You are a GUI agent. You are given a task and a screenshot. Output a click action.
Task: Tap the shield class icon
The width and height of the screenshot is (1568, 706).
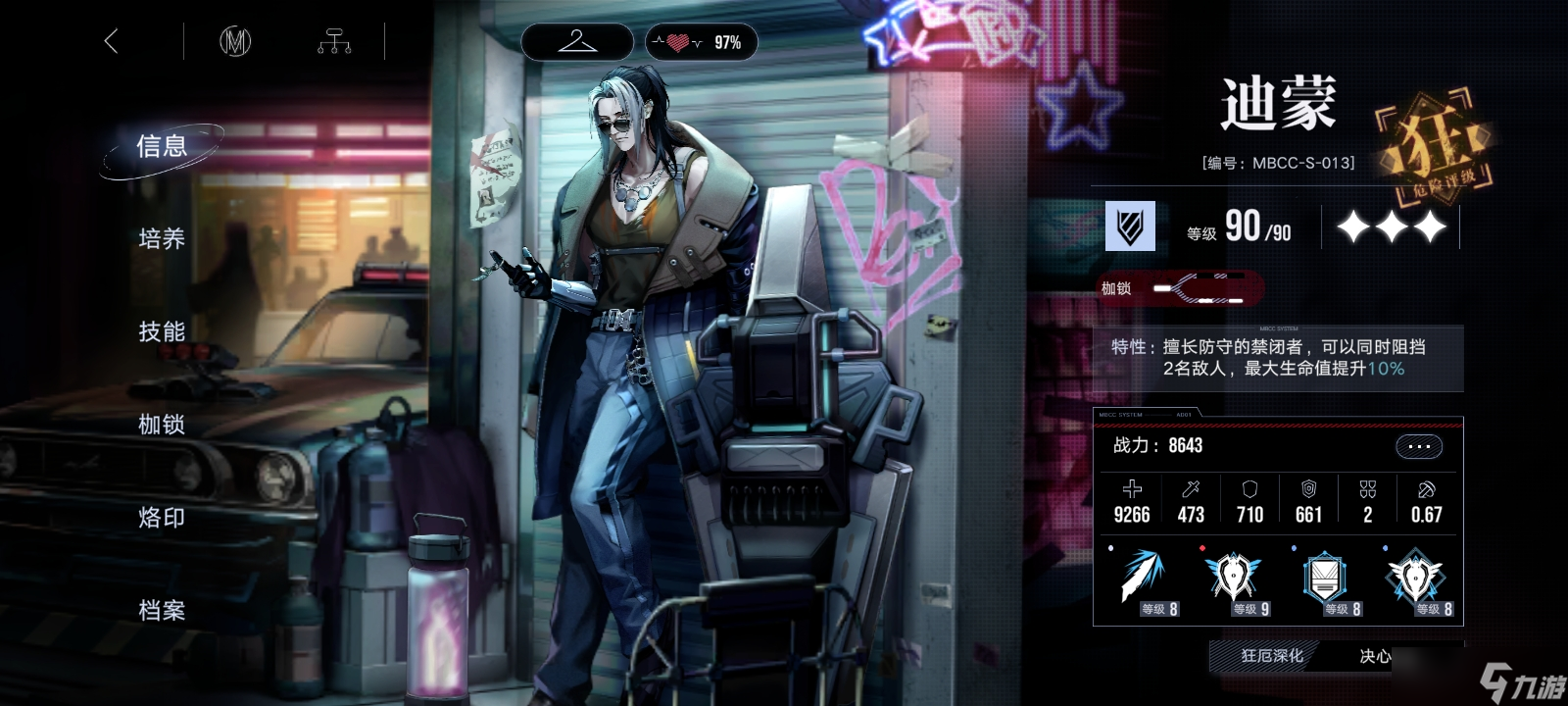(1130, 227)
